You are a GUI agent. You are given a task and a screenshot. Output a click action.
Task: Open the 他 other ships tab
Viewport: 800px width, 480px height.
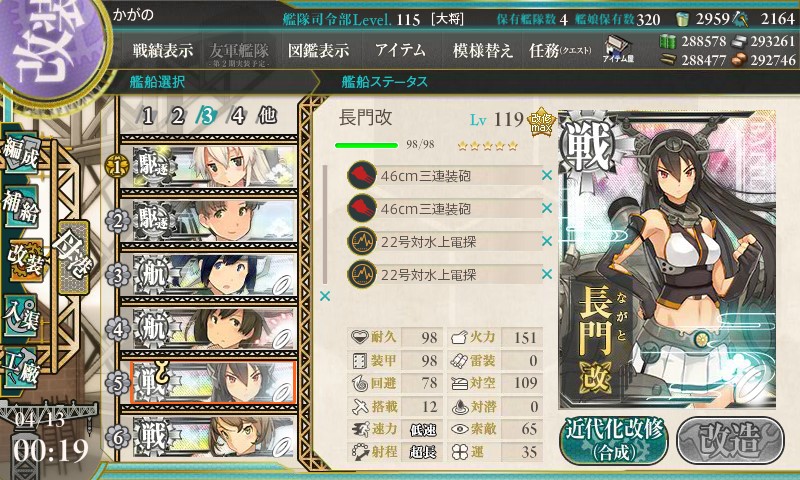(267, 115)
